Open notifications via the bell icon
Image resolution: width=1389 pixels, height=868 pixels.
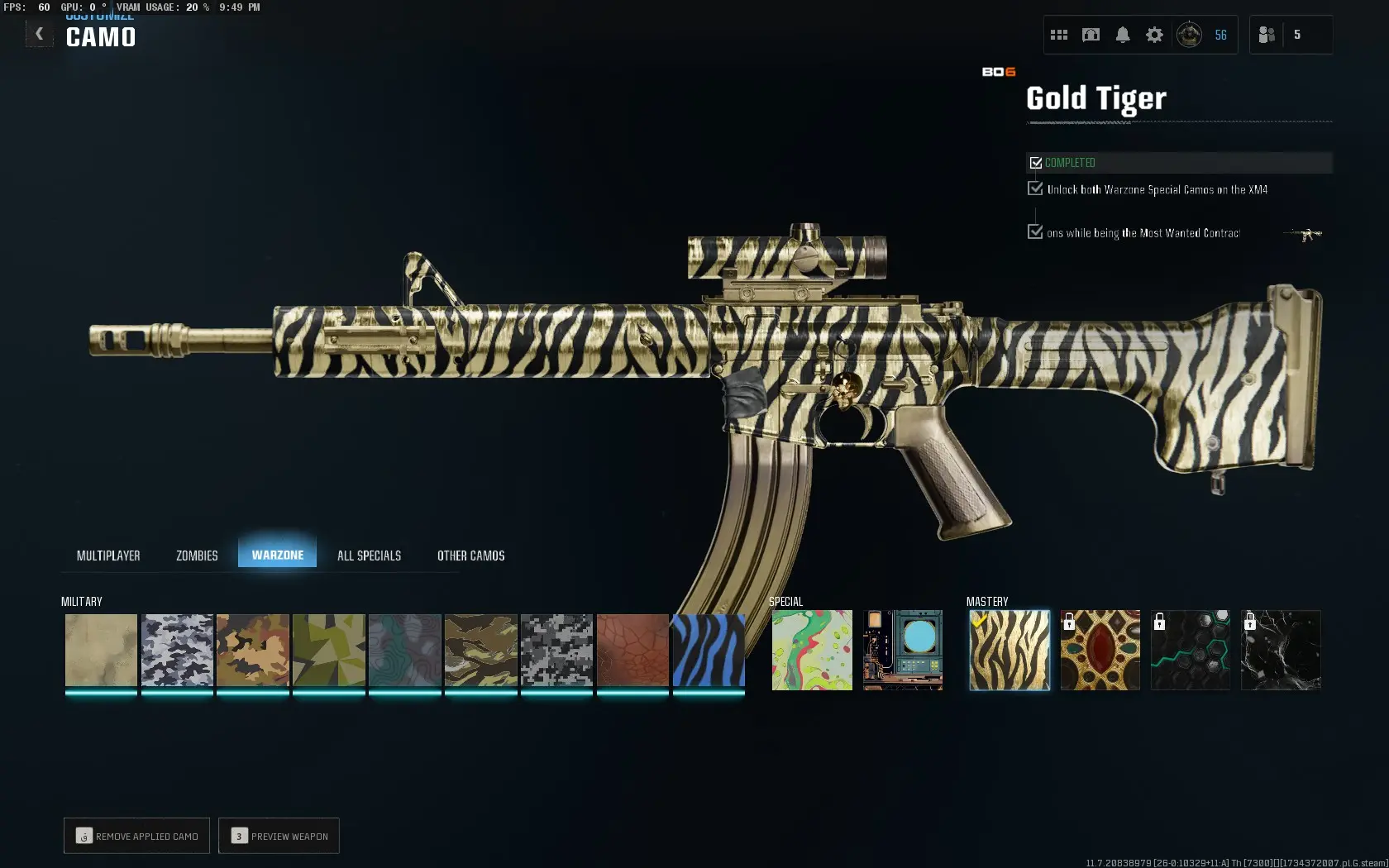pos(1123,35)
